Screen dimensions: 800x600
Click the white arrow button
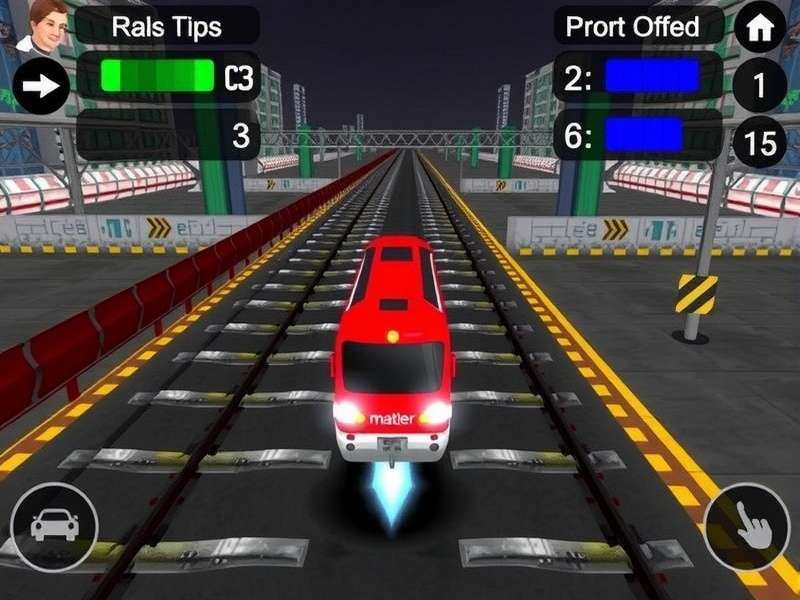coord(41,86)
